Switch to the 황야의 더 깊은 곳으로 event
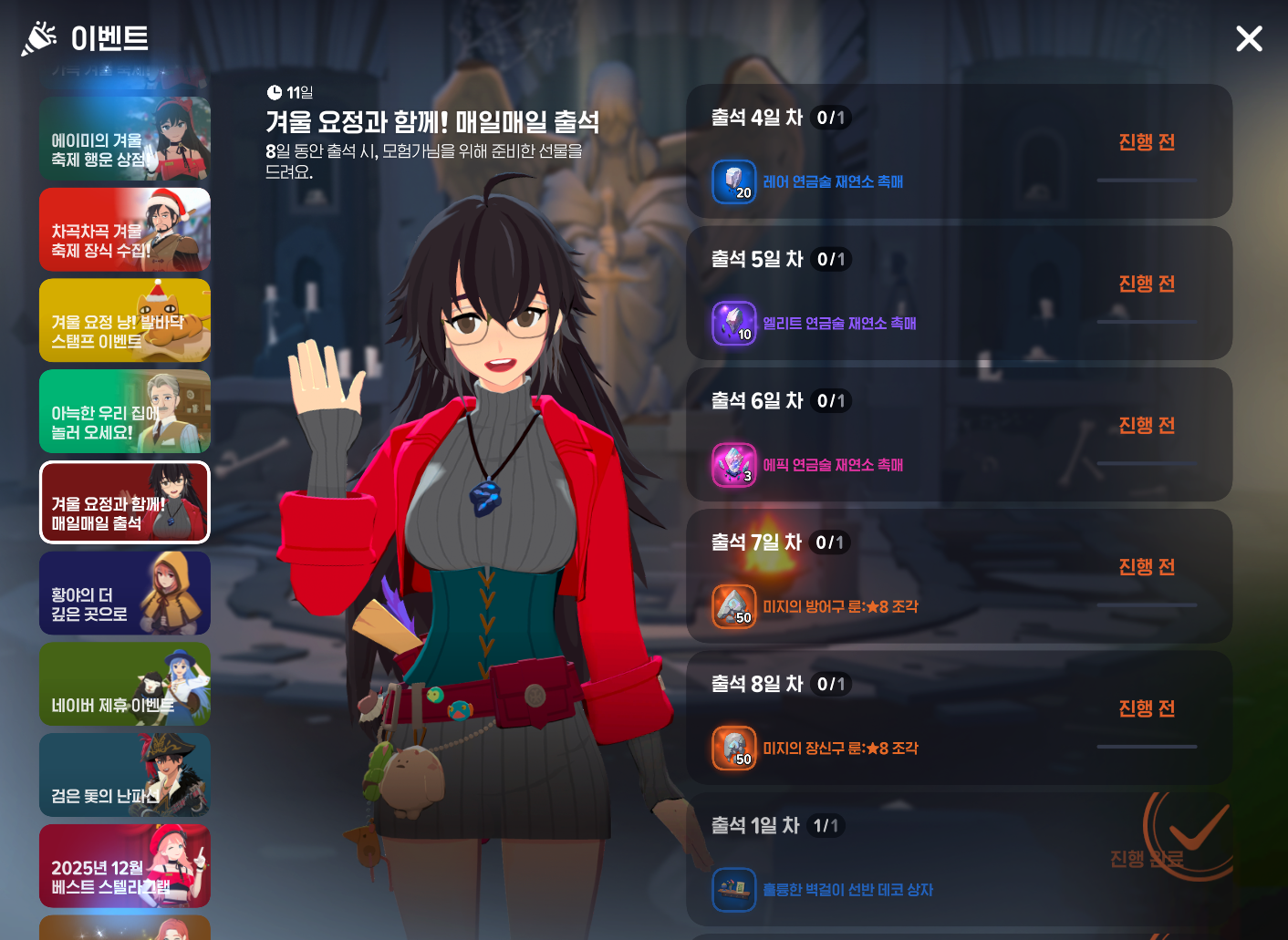Image resolution: width=1288 pixels, height=940 pixels. click(125, 594)
